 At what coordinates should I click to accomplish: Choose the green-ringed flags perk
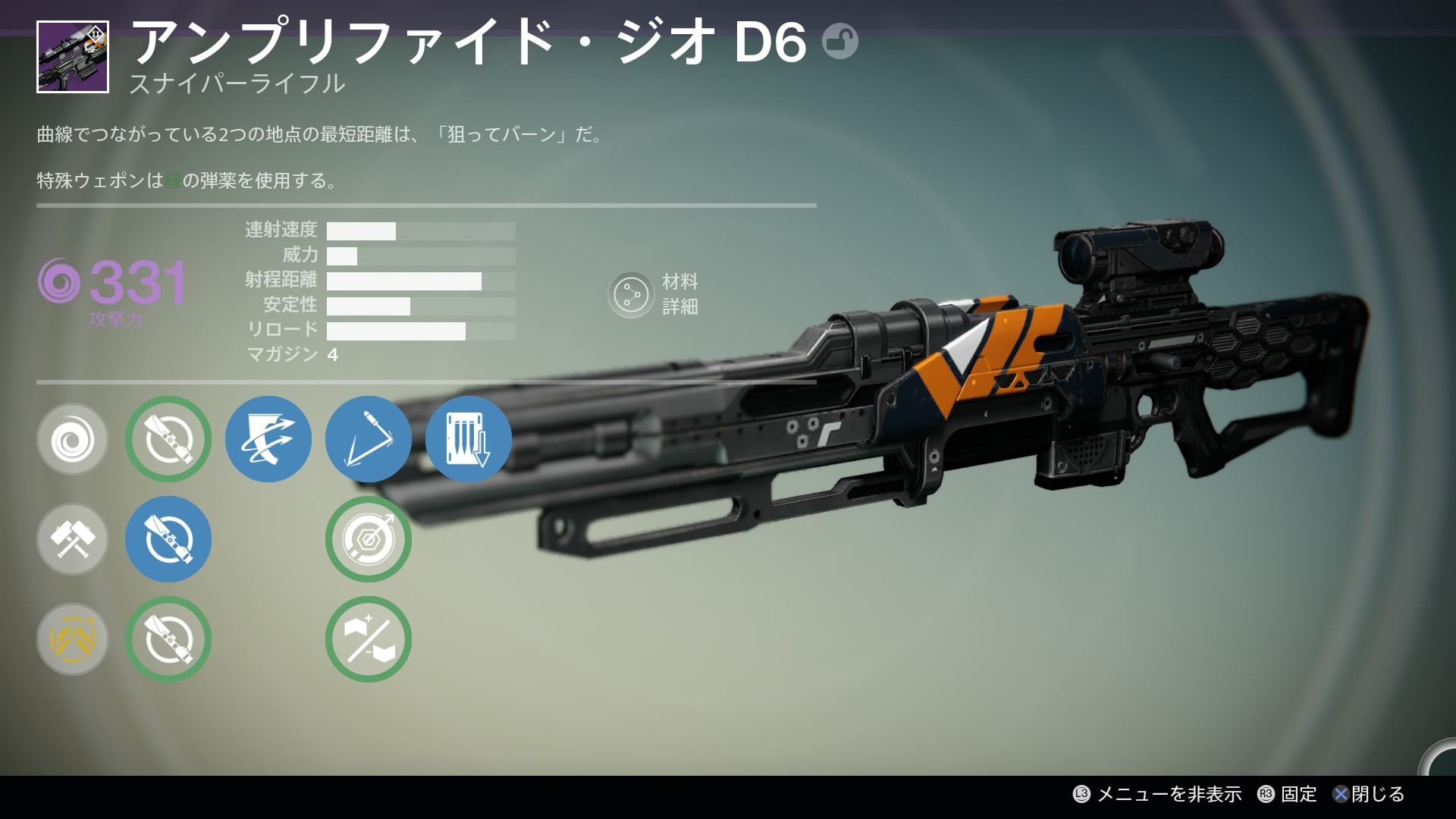click(x=369, y=639)
